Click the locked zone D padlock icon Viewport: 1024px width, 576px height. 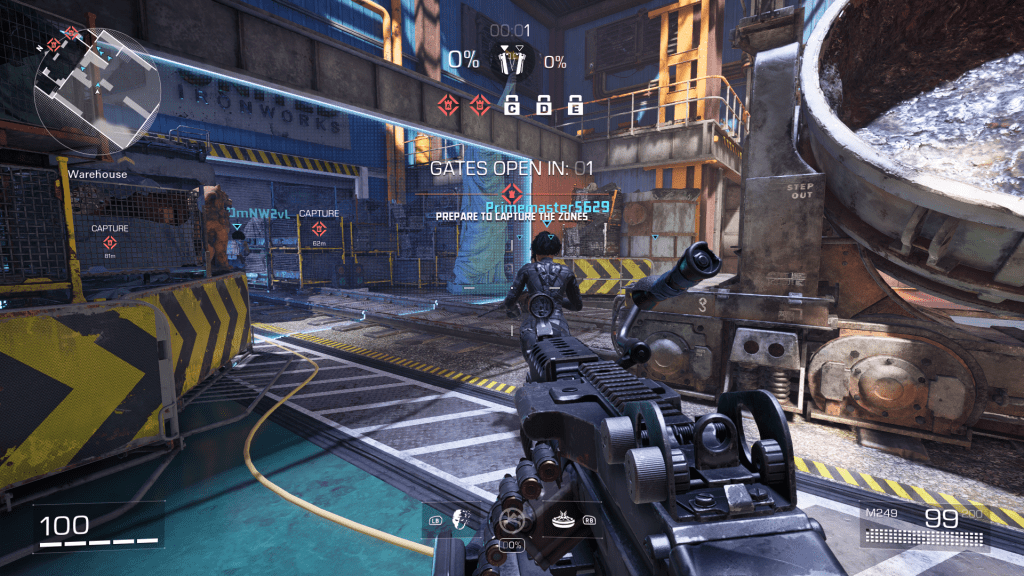pos(544,103)
